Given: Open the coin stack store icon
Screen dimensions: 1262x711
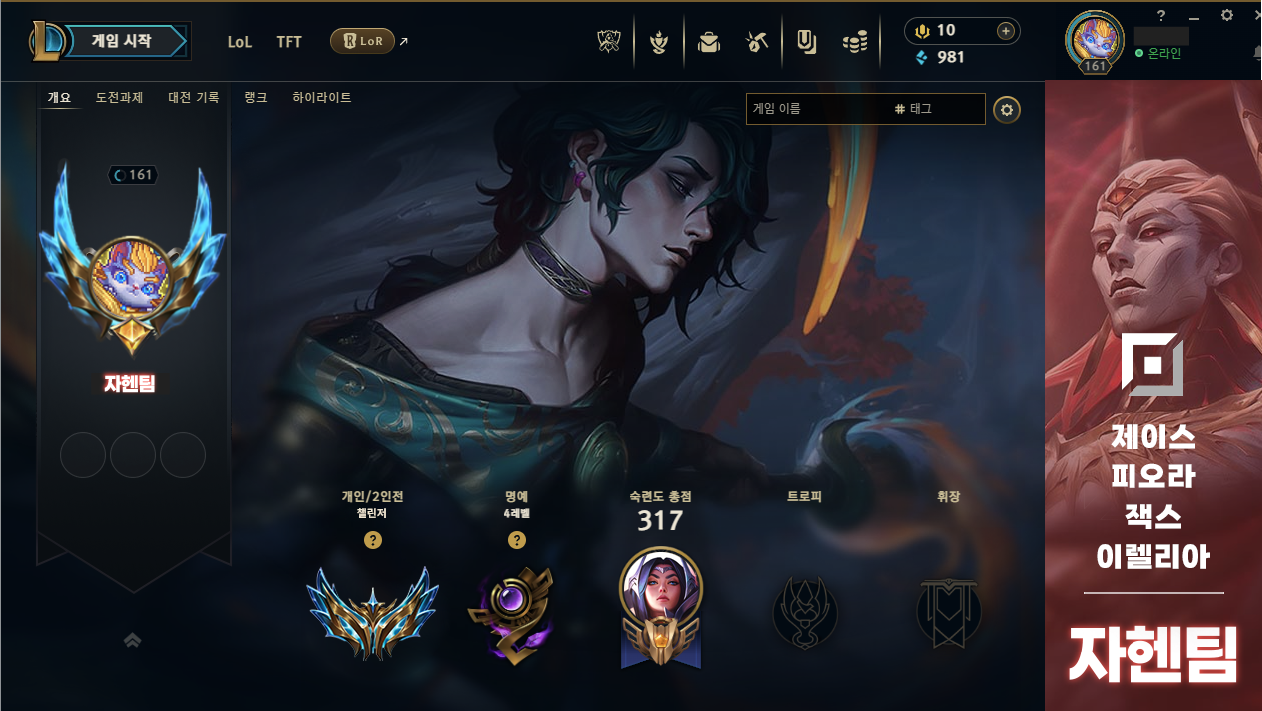Looking at the screenshot, I should click(855, 42).
